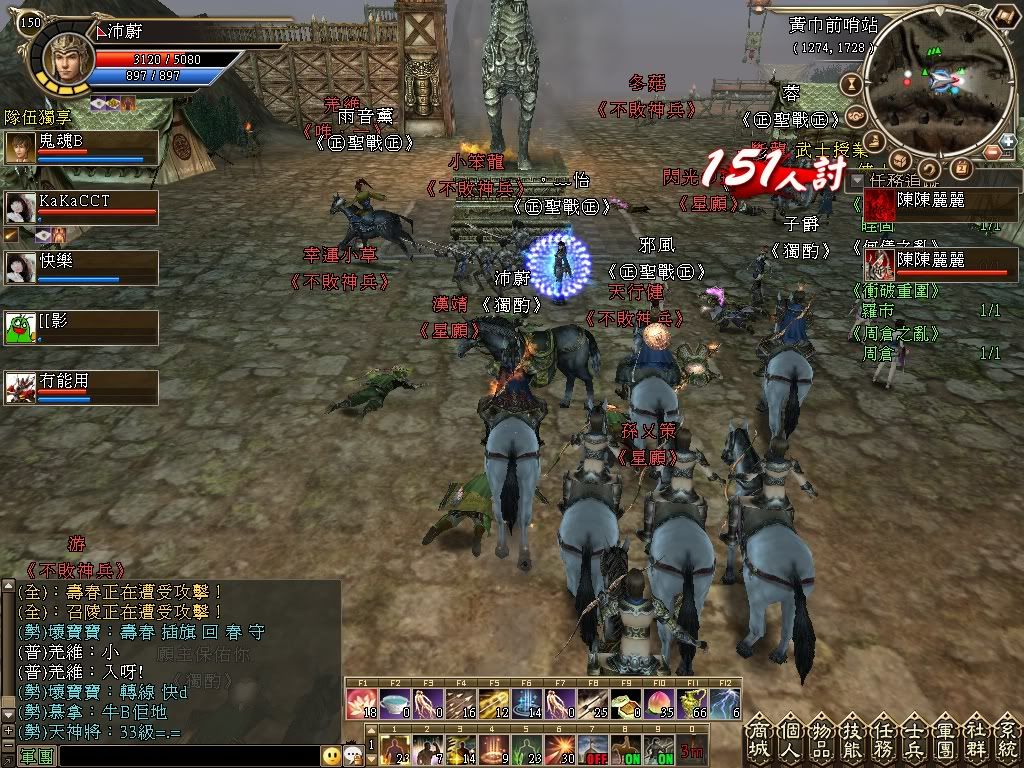Screen dimensions: 1024x768
Task: Zoom out the minimap with minus button
Action: coord(992,152)
